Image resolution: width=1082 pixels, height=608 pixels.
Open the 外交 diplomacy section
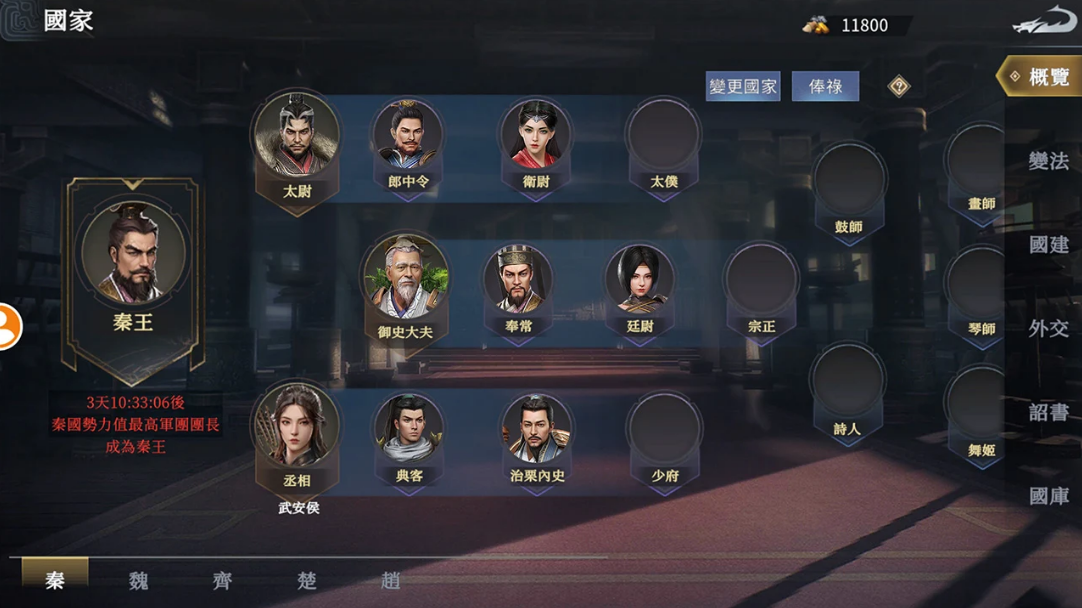pyautogui.click(x=1048, y=328)
